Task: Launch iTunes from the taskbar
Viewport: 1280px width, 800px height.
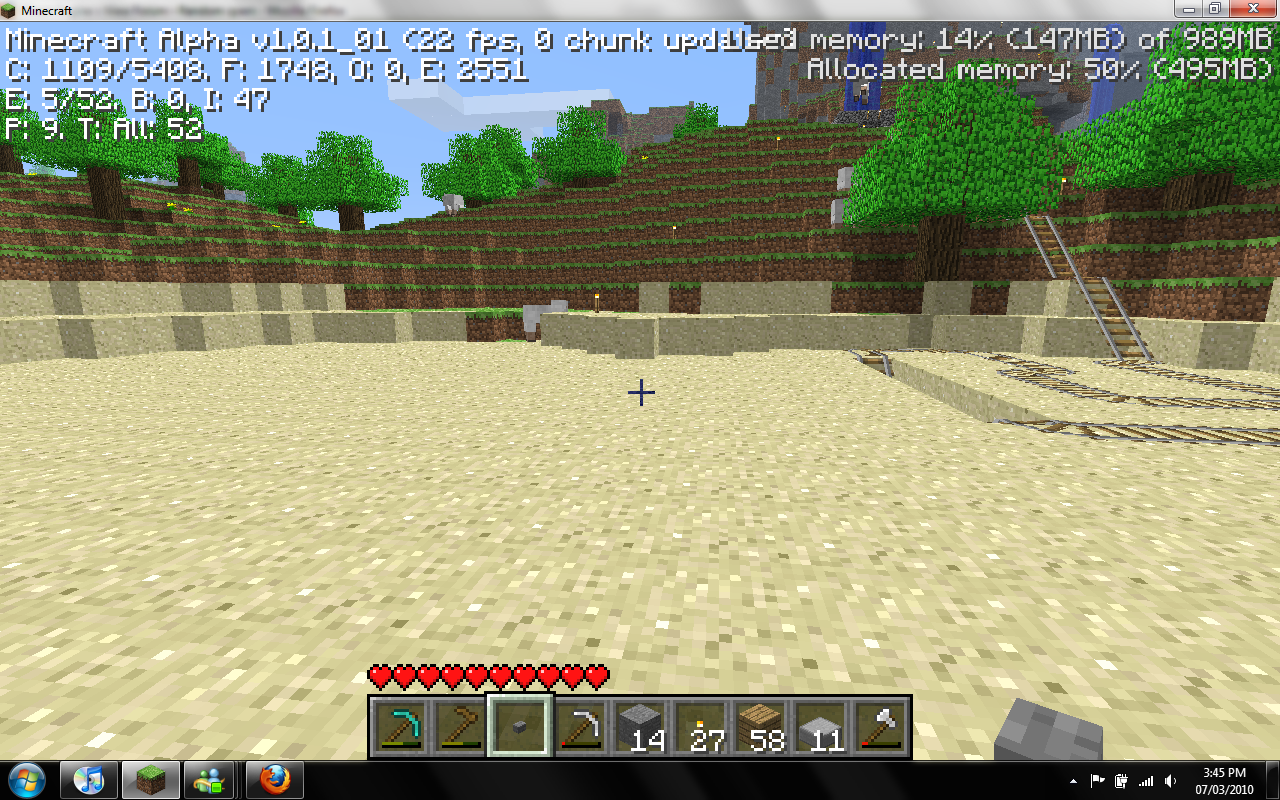Action: (90, 780)
